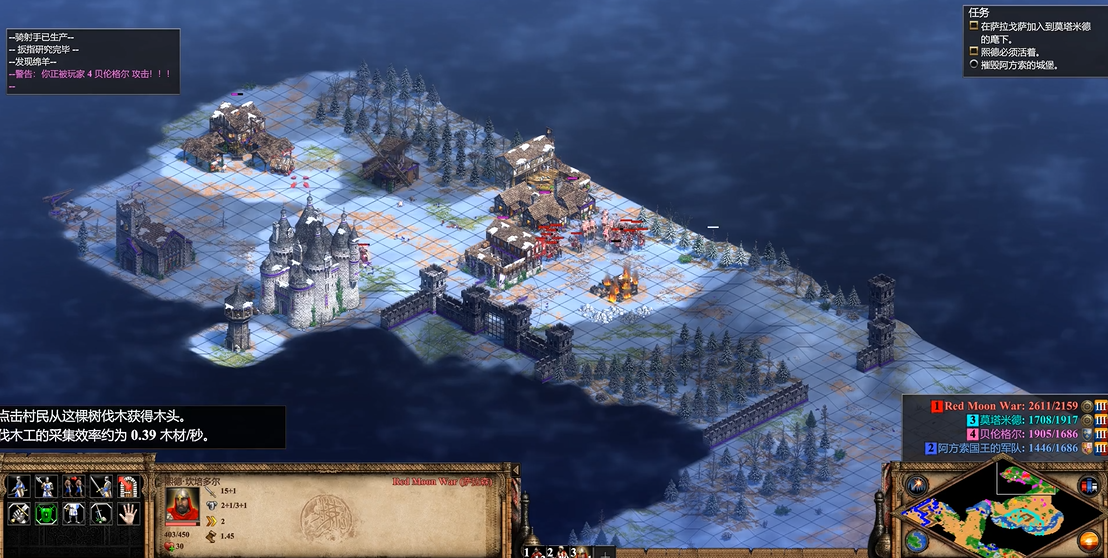This screenshot has height=558, width=1108.
Task: Select the stand ground stance icon
Action: pyautogui.click(x=101, y=487)
